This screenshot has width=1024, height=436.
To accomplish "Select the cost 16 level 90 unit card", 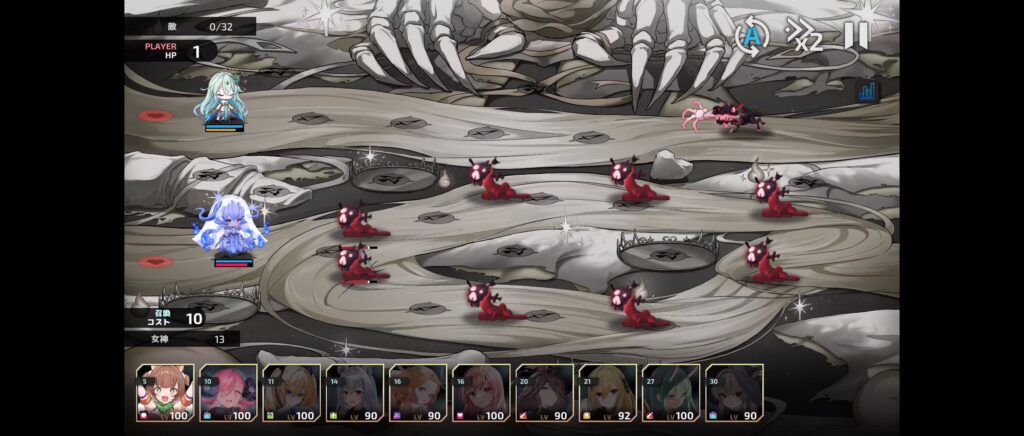I will point(418,392).
